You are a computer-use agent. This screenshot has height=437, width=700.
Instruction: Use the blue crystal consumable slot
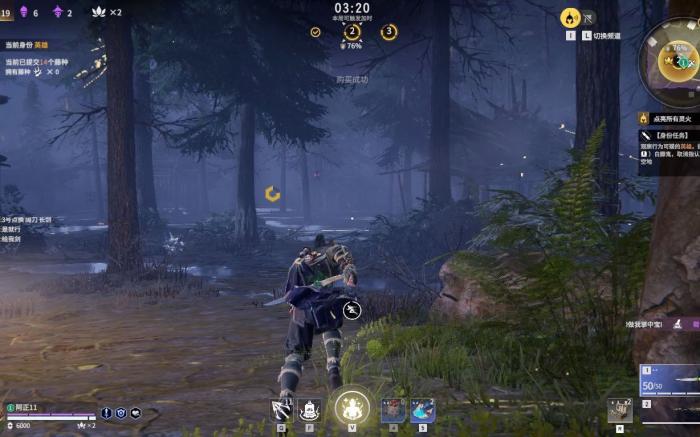pos(421,409)
